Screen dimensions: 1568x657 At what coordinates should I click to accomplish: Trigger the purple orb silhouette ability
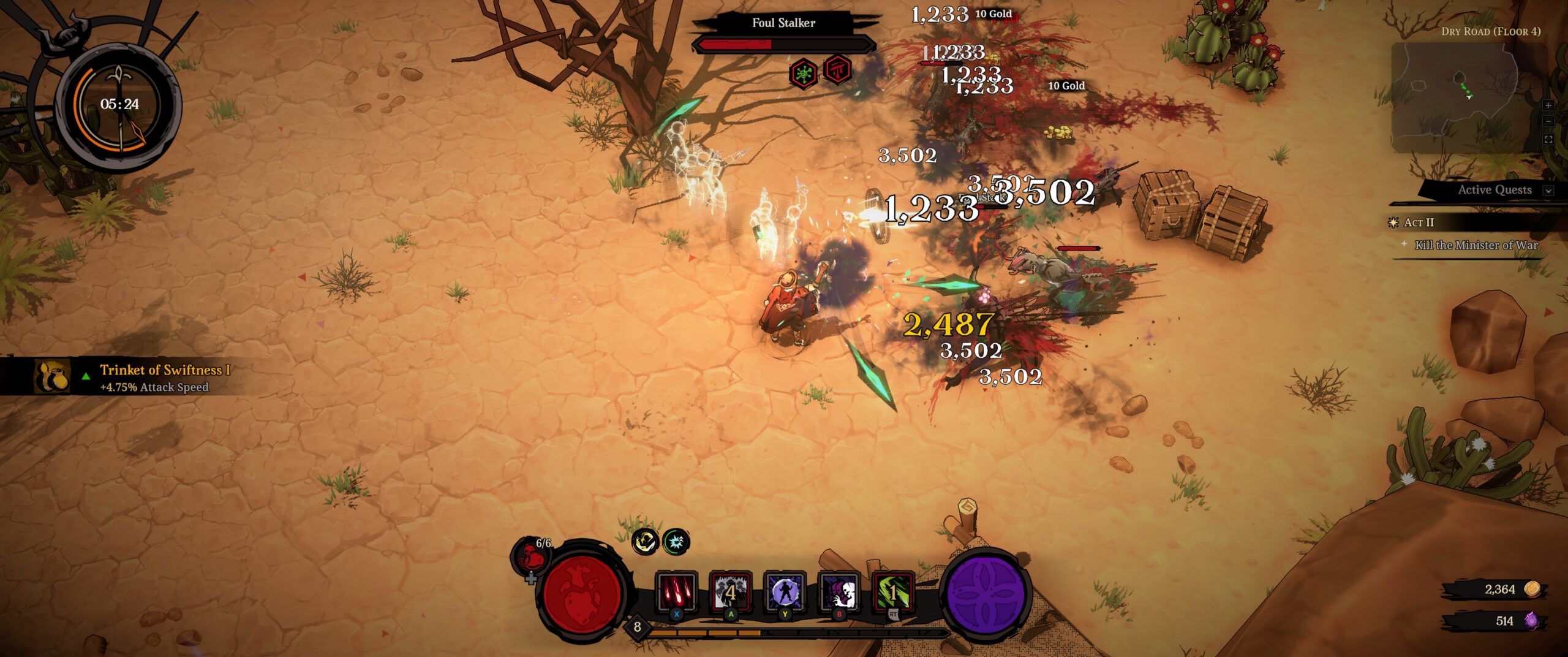click(784, 591)
